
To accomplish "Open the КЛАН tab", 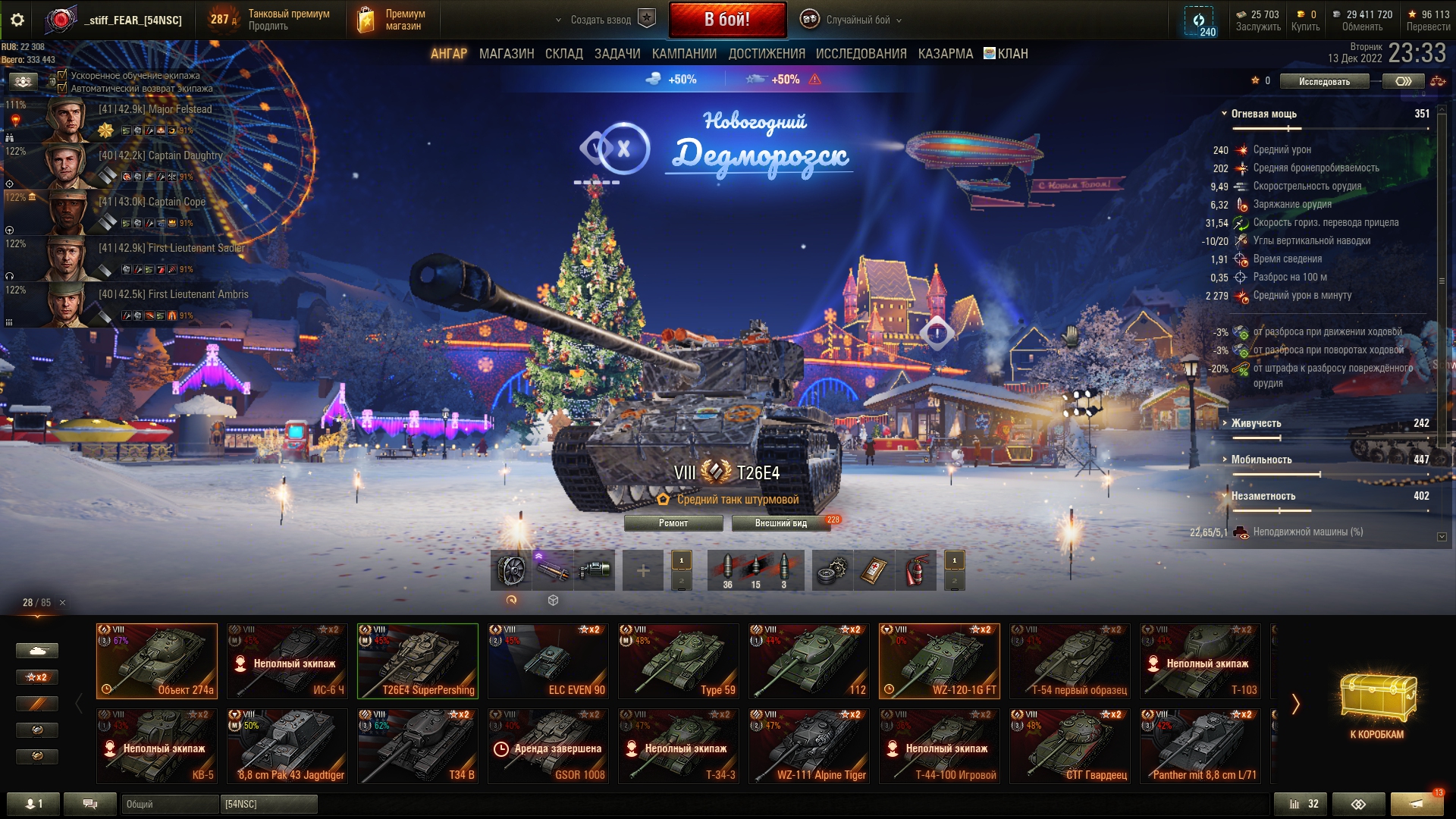I will click(1006, 54).
